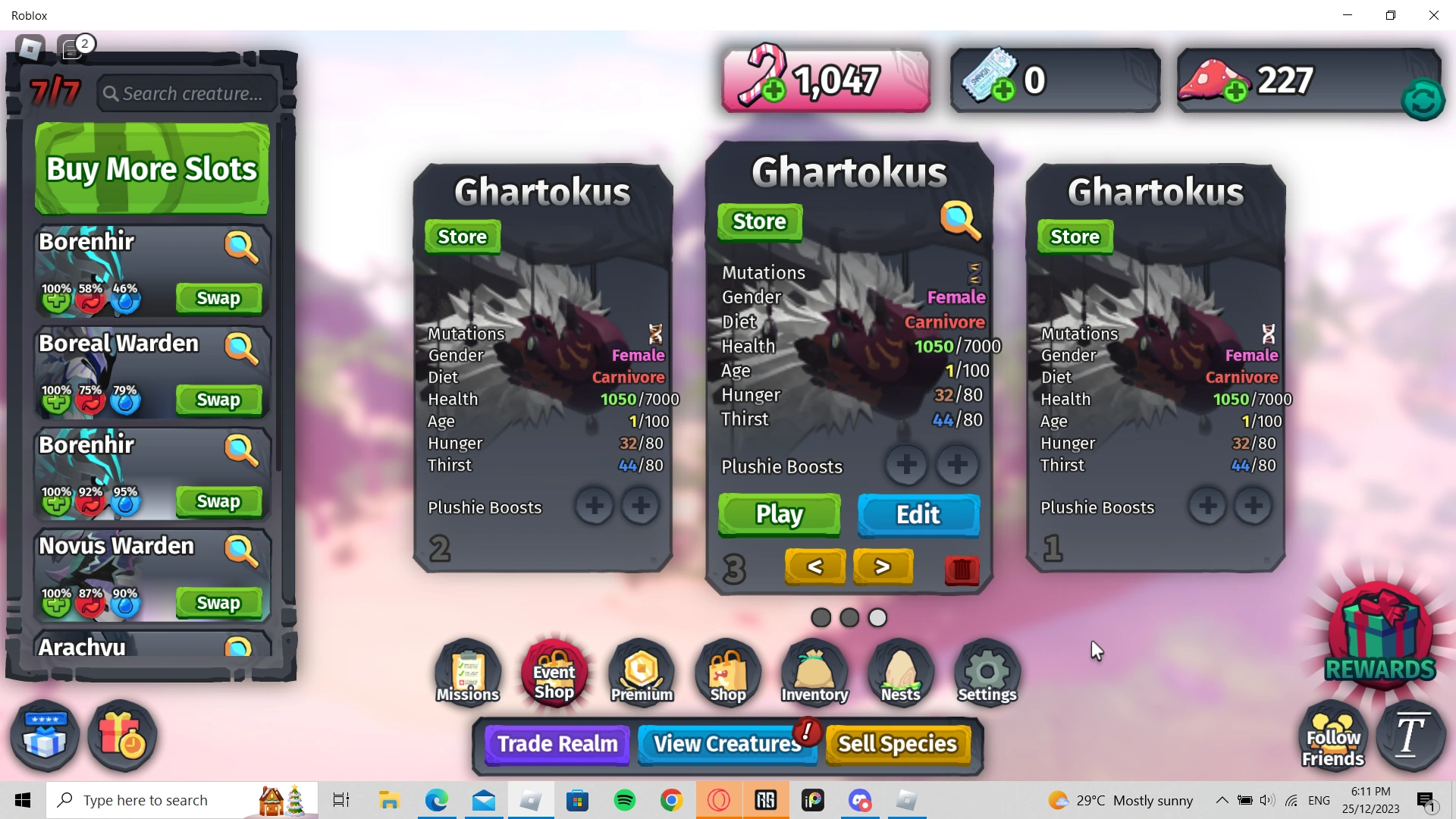
Task: Click the next arrow under Ghartokus
Action: click(883, 566)
